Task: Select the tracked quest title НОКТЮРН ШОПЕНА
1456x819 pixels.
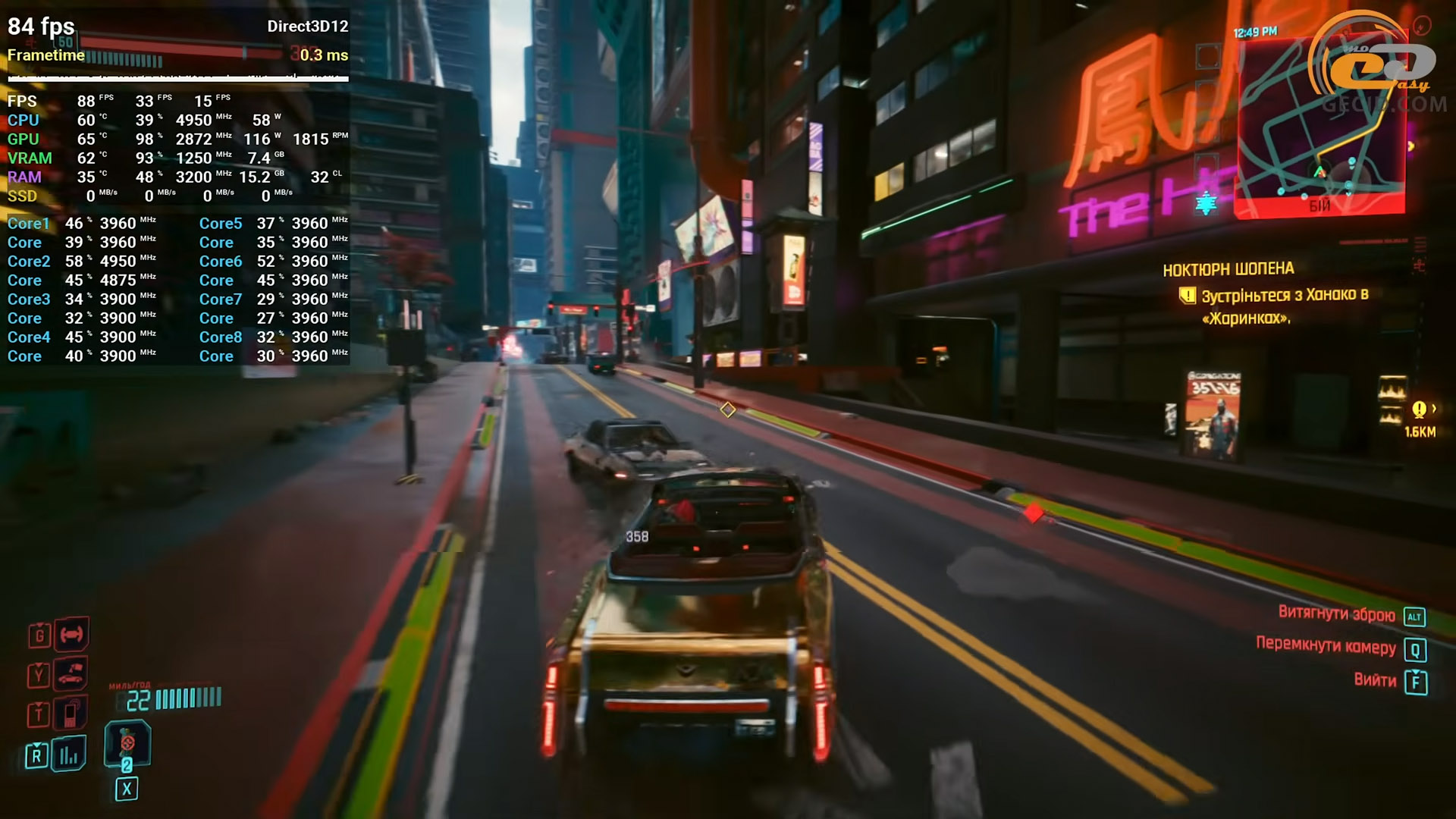Action: click(x=1228, y=269)
